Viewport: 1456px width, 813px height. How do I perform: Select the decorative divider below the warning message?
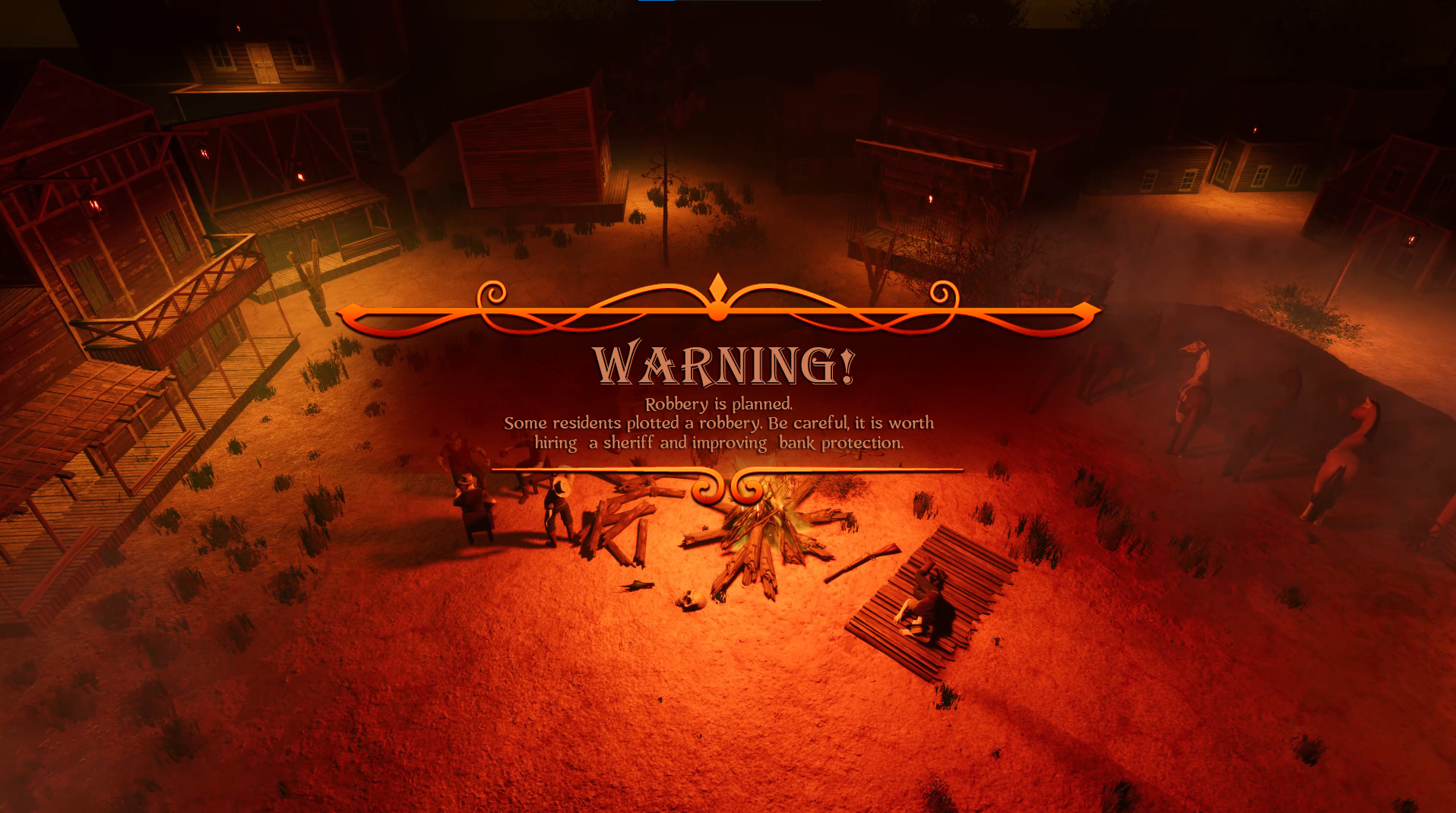(730, 479)
